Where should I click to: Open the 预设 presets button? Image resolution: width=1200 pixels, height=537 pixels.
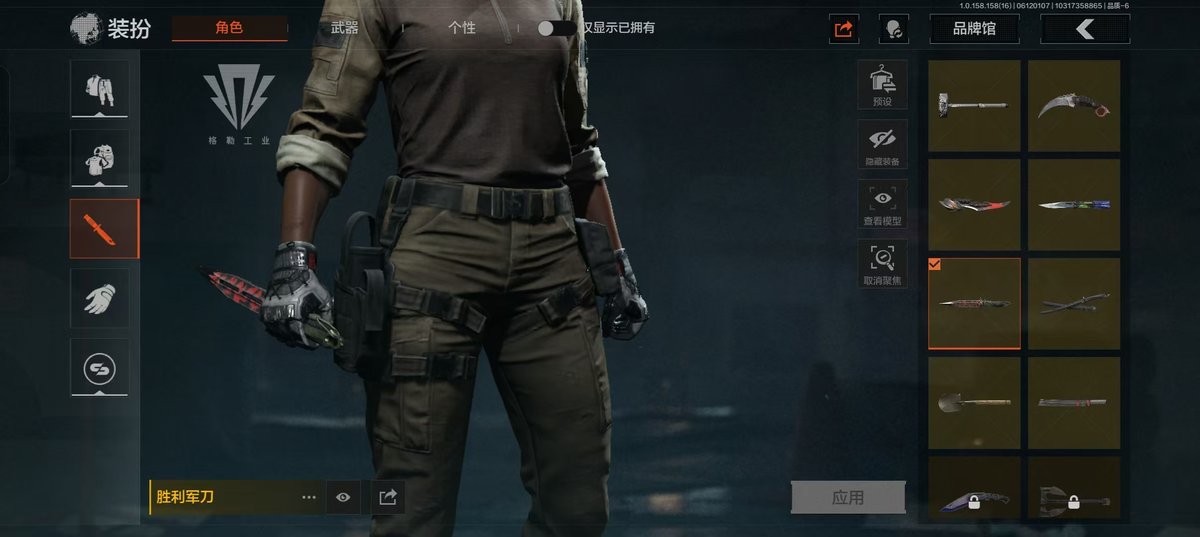[x=882, y=85]
